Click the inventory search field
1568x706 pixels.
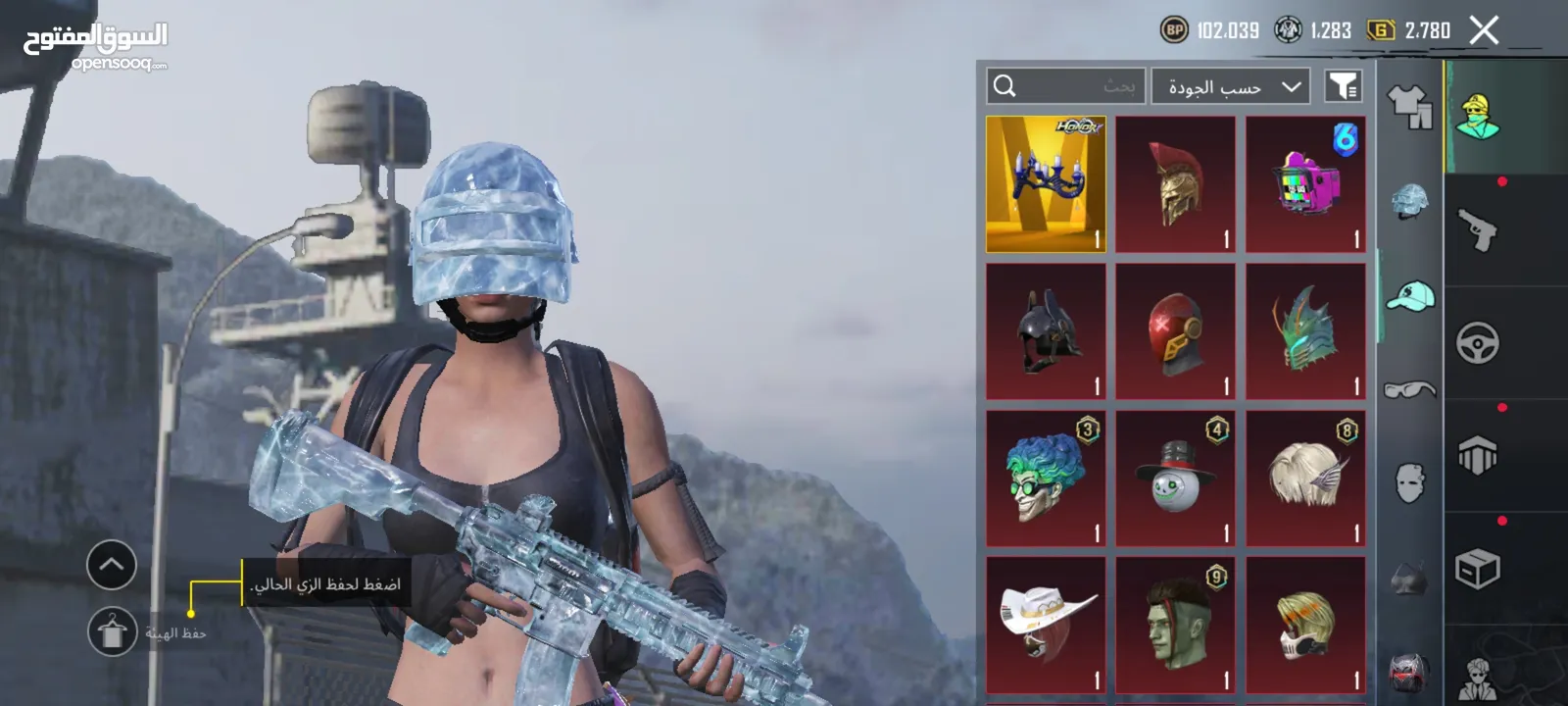tap(1066, 86)
